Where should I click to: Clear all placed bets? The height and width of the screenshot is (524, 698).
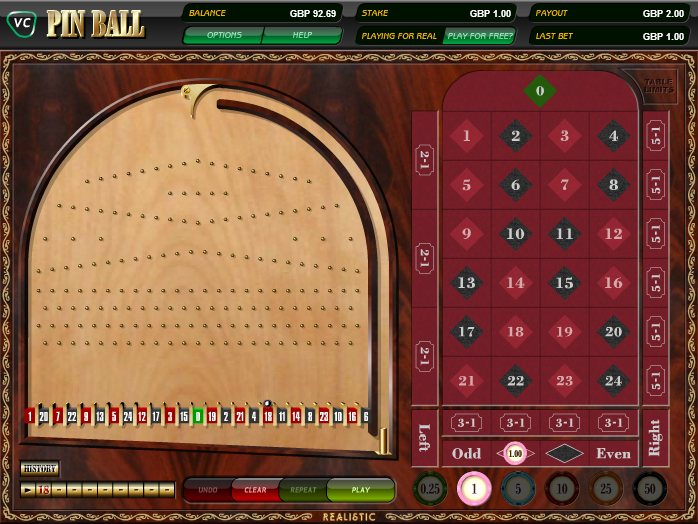point(255,490)
